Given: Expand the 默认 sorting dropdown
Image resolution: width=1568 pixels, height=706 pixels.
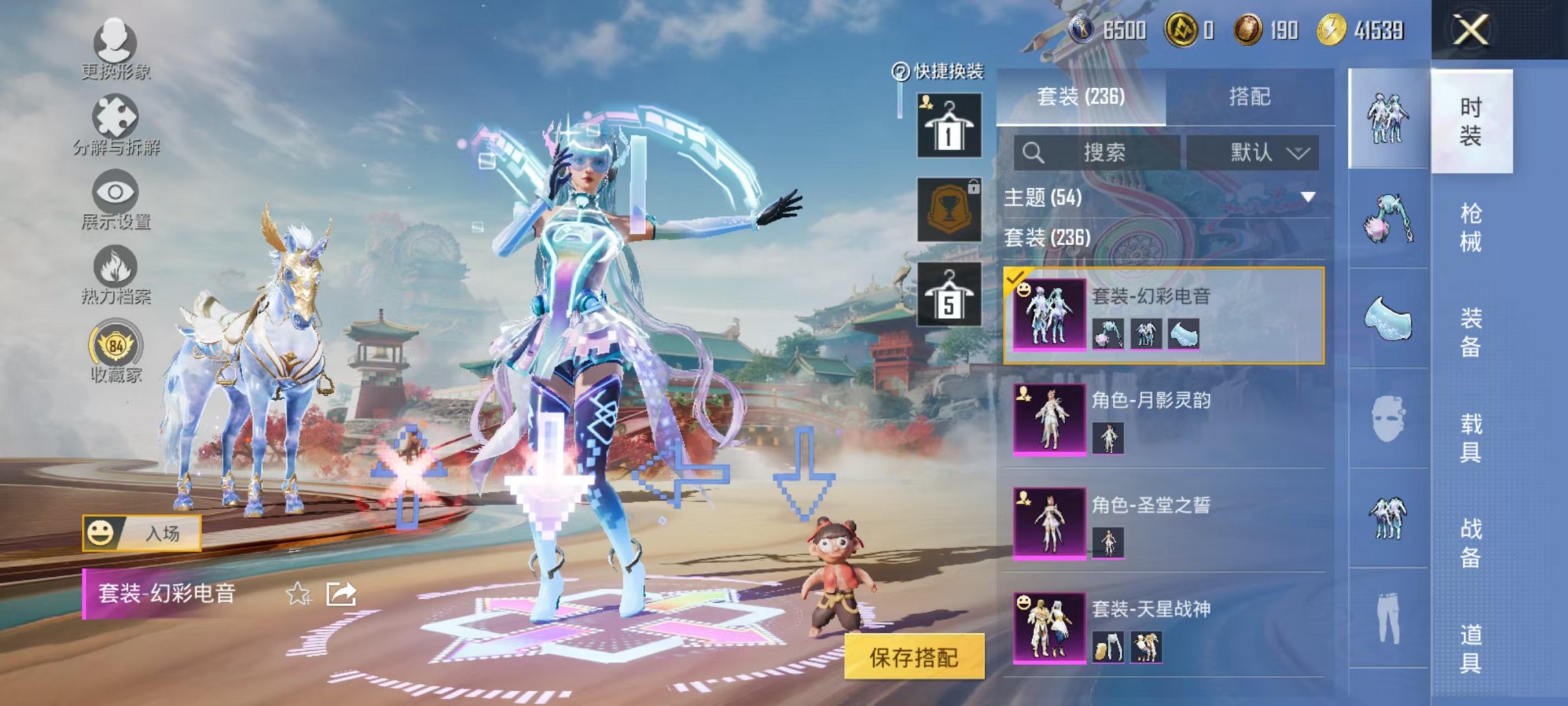Looking at the screenshot, I should (1259, 151).
